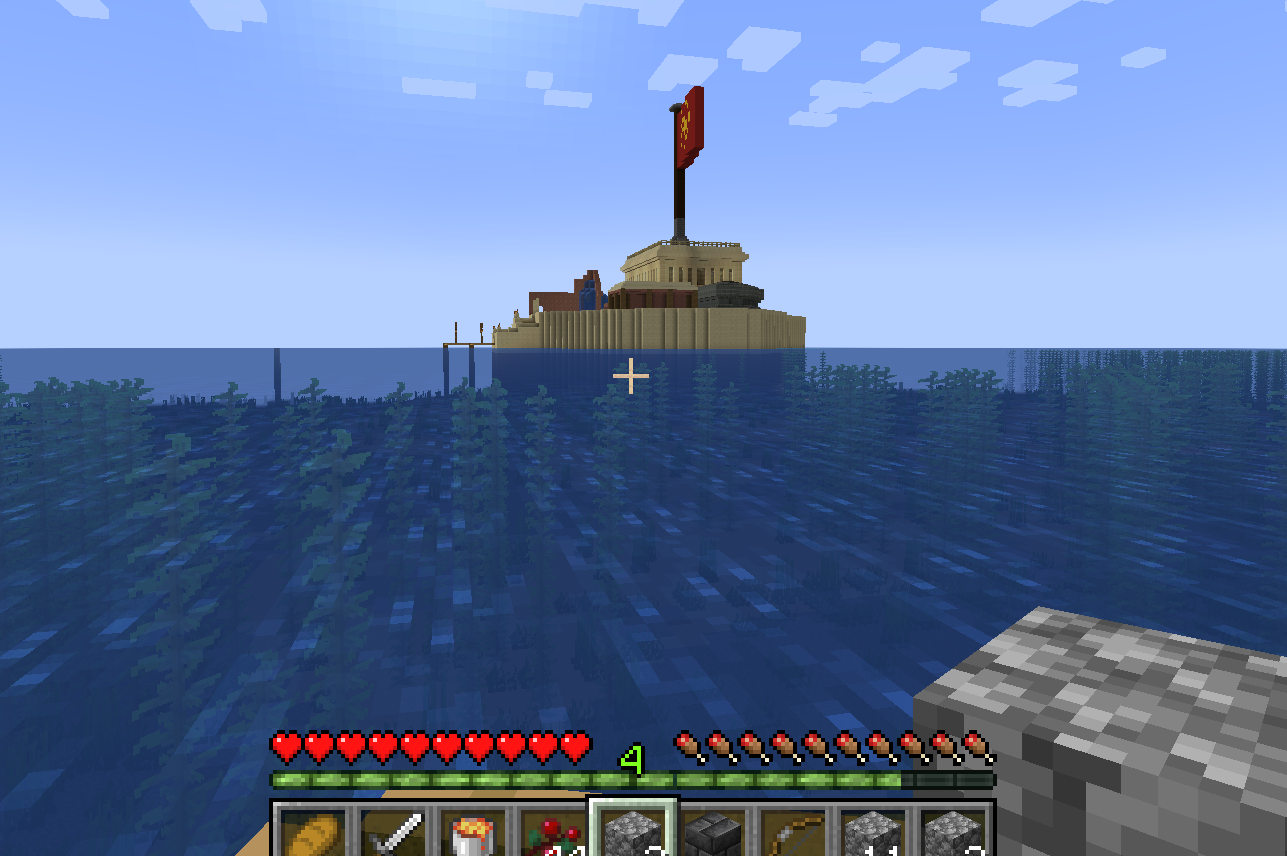Choose the iron sword in the hotbar
This screenshot has width=1287, height=856.
[392, 832]
